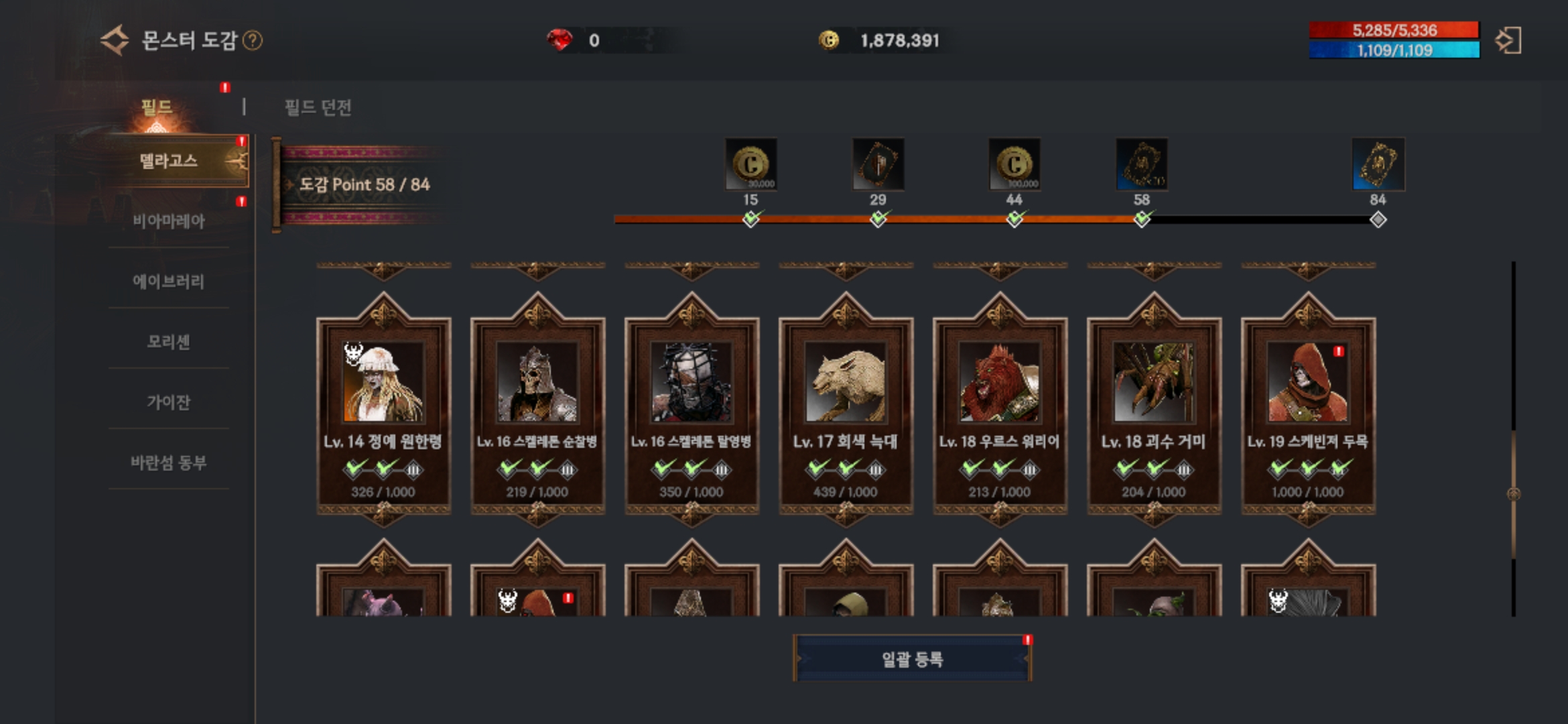Screen dimensions: 1568x724
Task: Select 모리센 in the region list
Action: (x=169, y=341)
